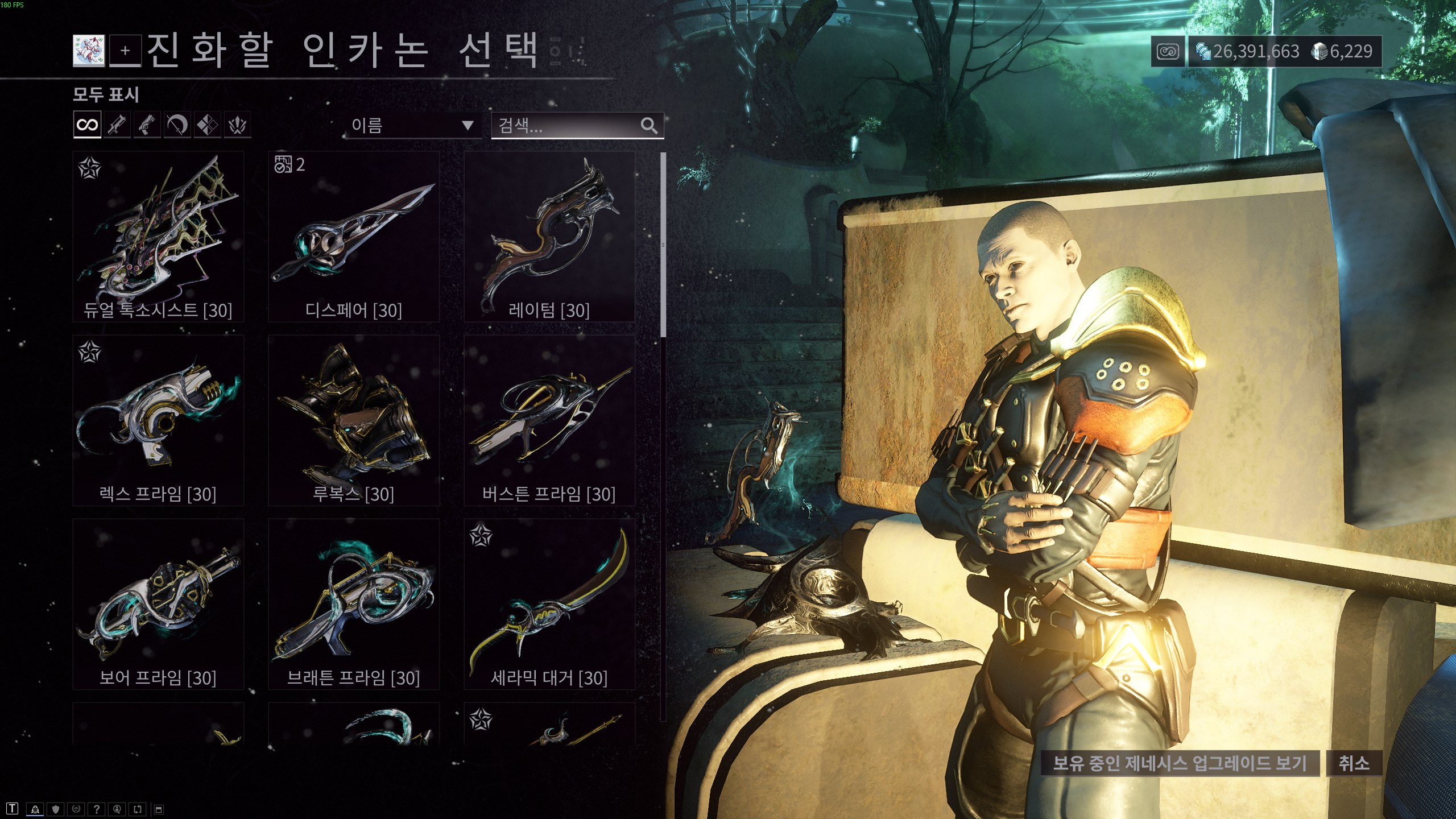Filter by the secondary pistol icon
The image size is (1456, 819).
coord(148,125)
